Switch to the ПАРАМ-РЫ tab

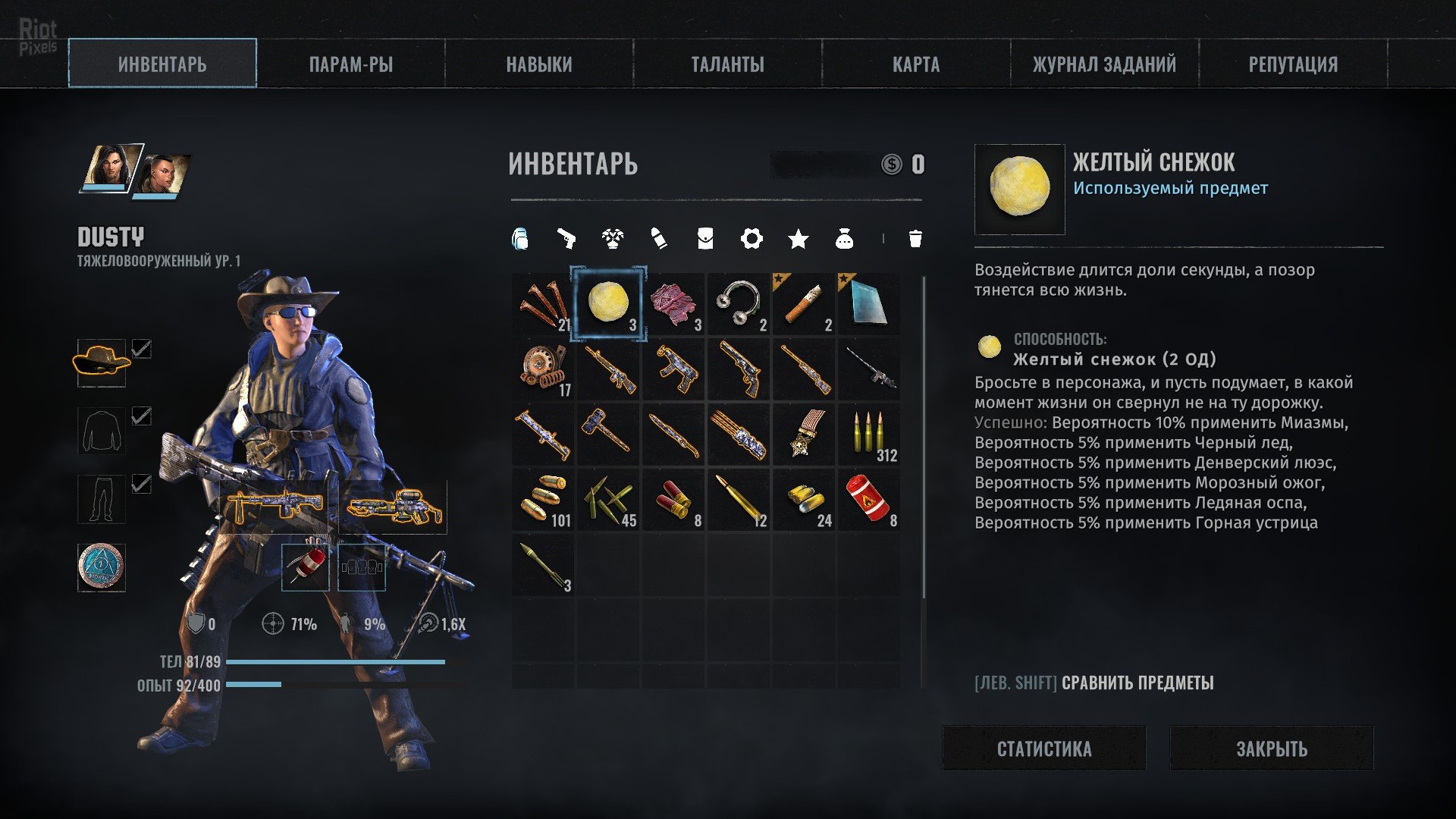pyautogui.click(x=350, y=64)
